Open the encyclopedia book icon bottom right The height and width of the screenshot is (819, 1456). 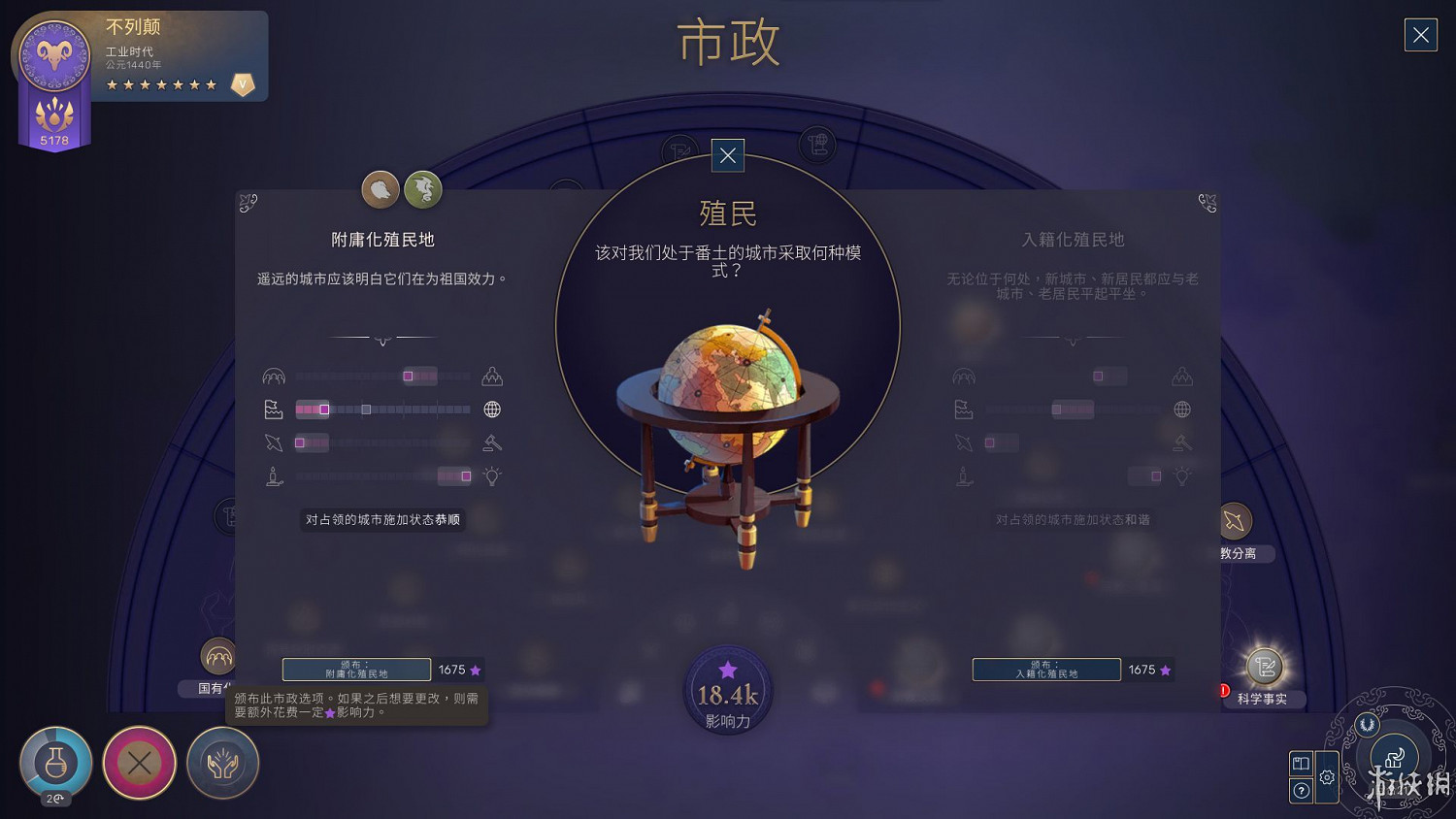tap(1301, 764)
